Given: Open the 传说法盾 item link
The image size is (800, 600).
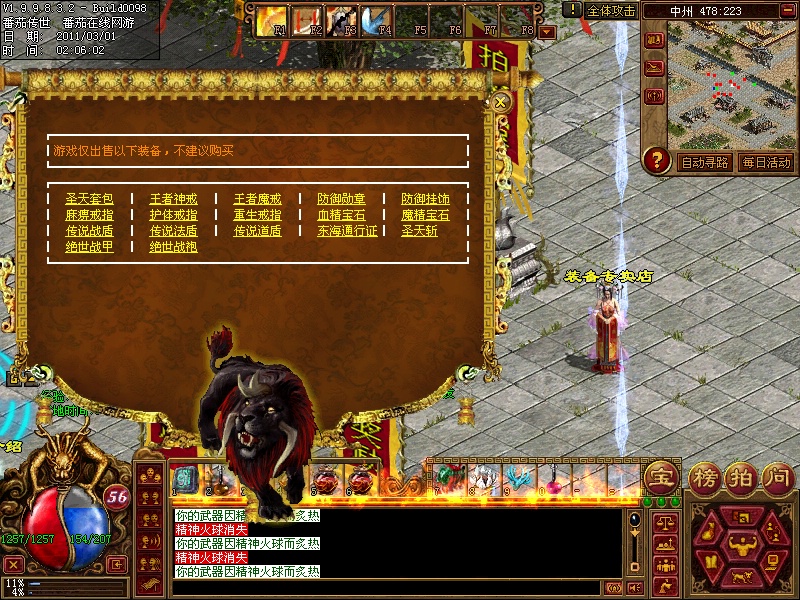Looking at the screenshot, I should coord(174,231).
